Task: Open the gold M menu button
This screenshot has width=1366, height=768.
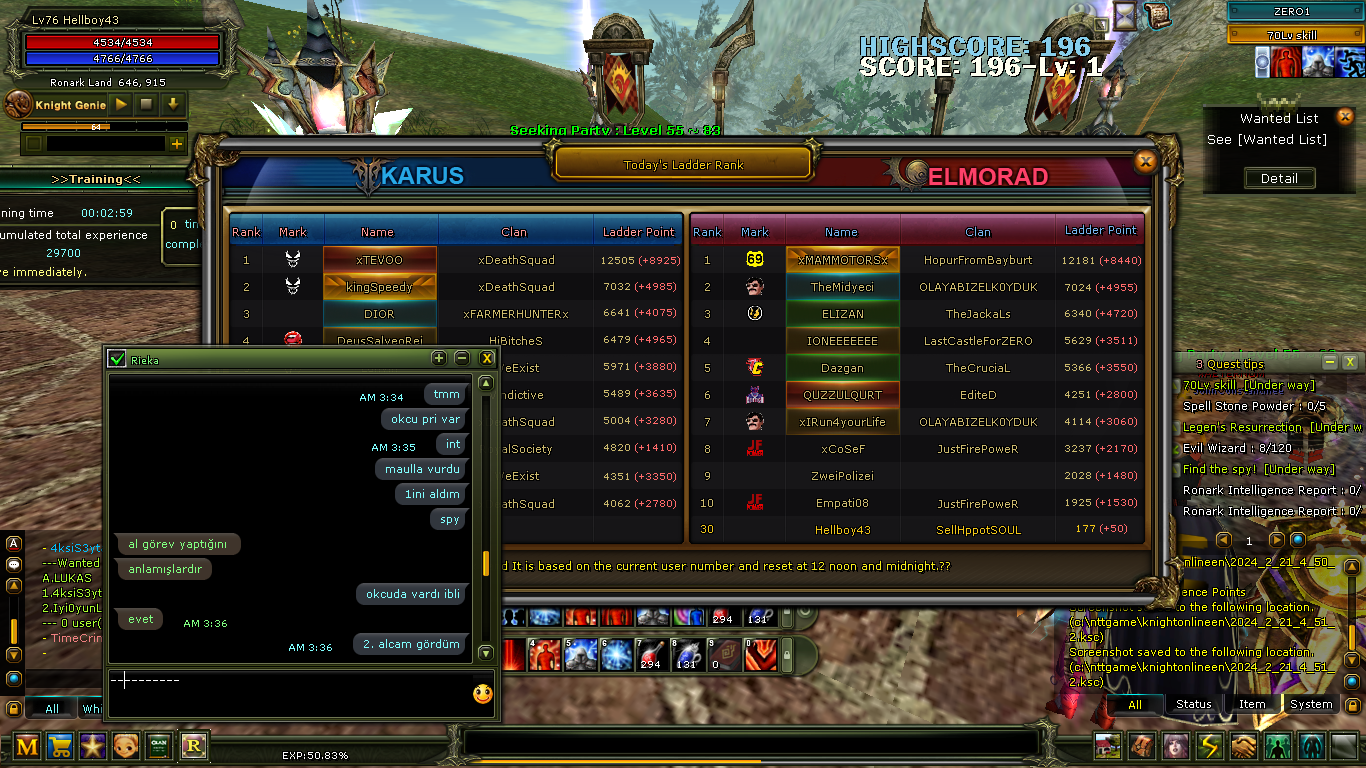Action: [27, 745]
